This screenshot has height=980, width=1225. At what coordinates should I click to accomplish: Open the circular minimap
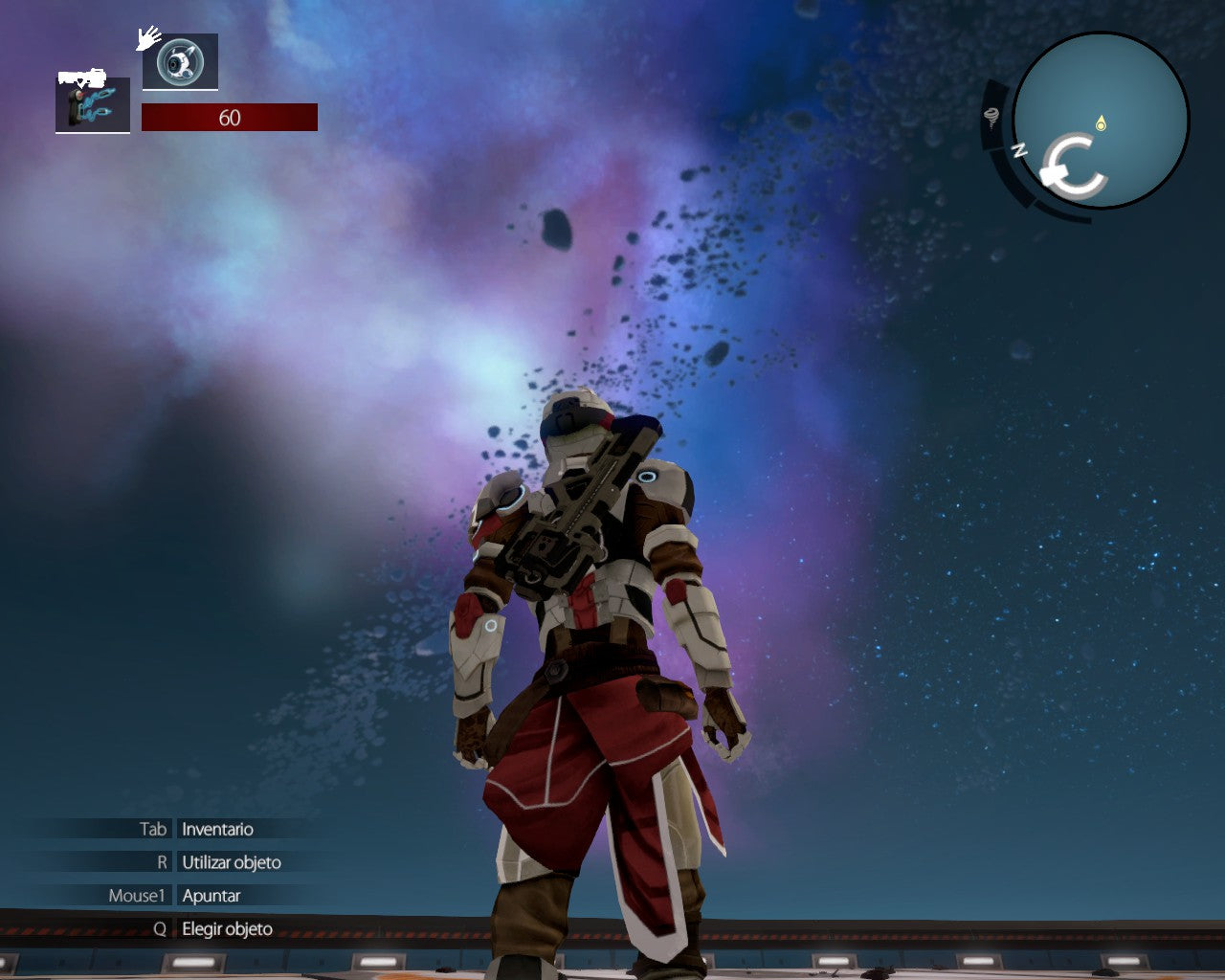coord(1101,120)
